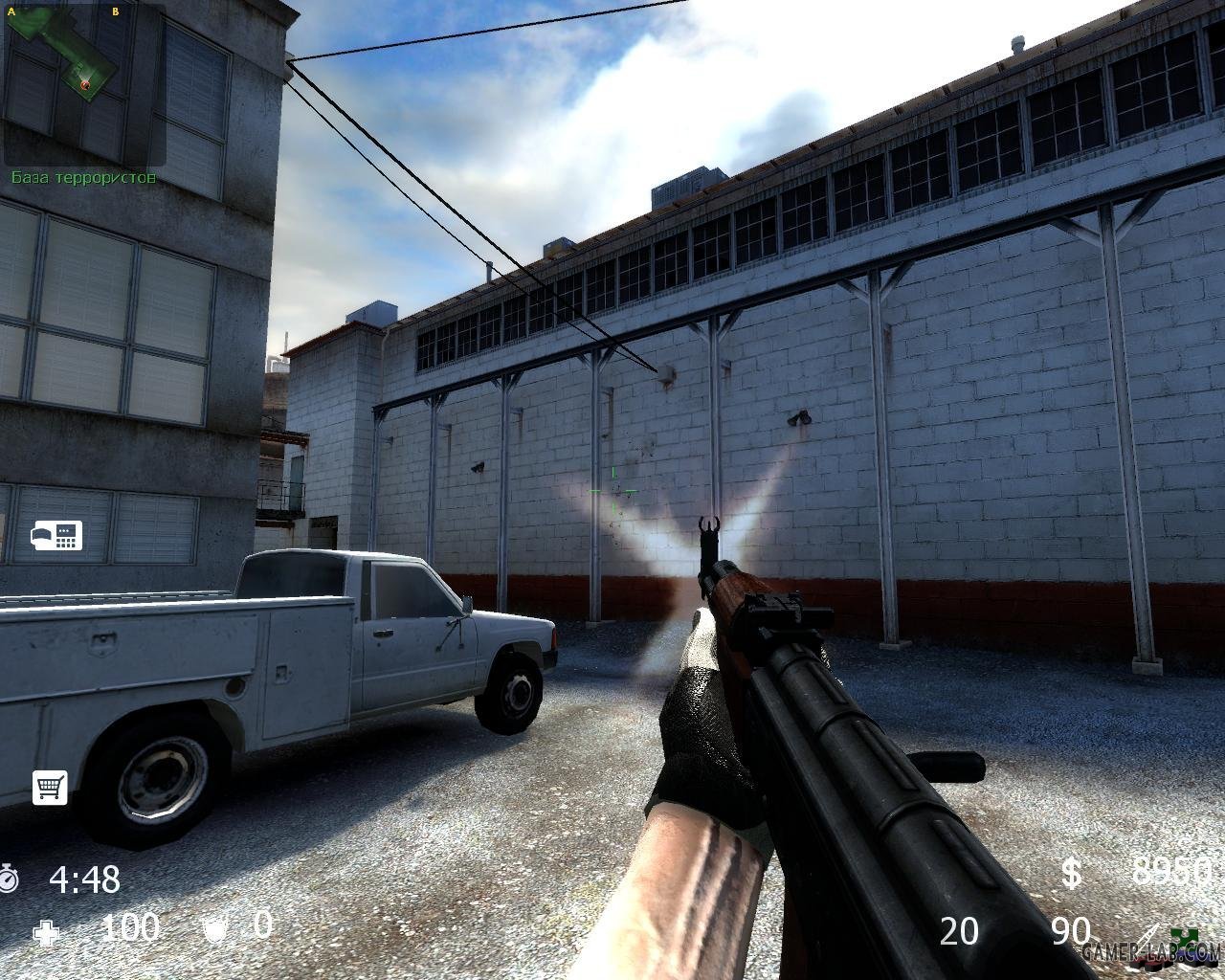Click the radar minimap
The image size is (1225, 980).
pyautogui.click(x=84, y=84)
